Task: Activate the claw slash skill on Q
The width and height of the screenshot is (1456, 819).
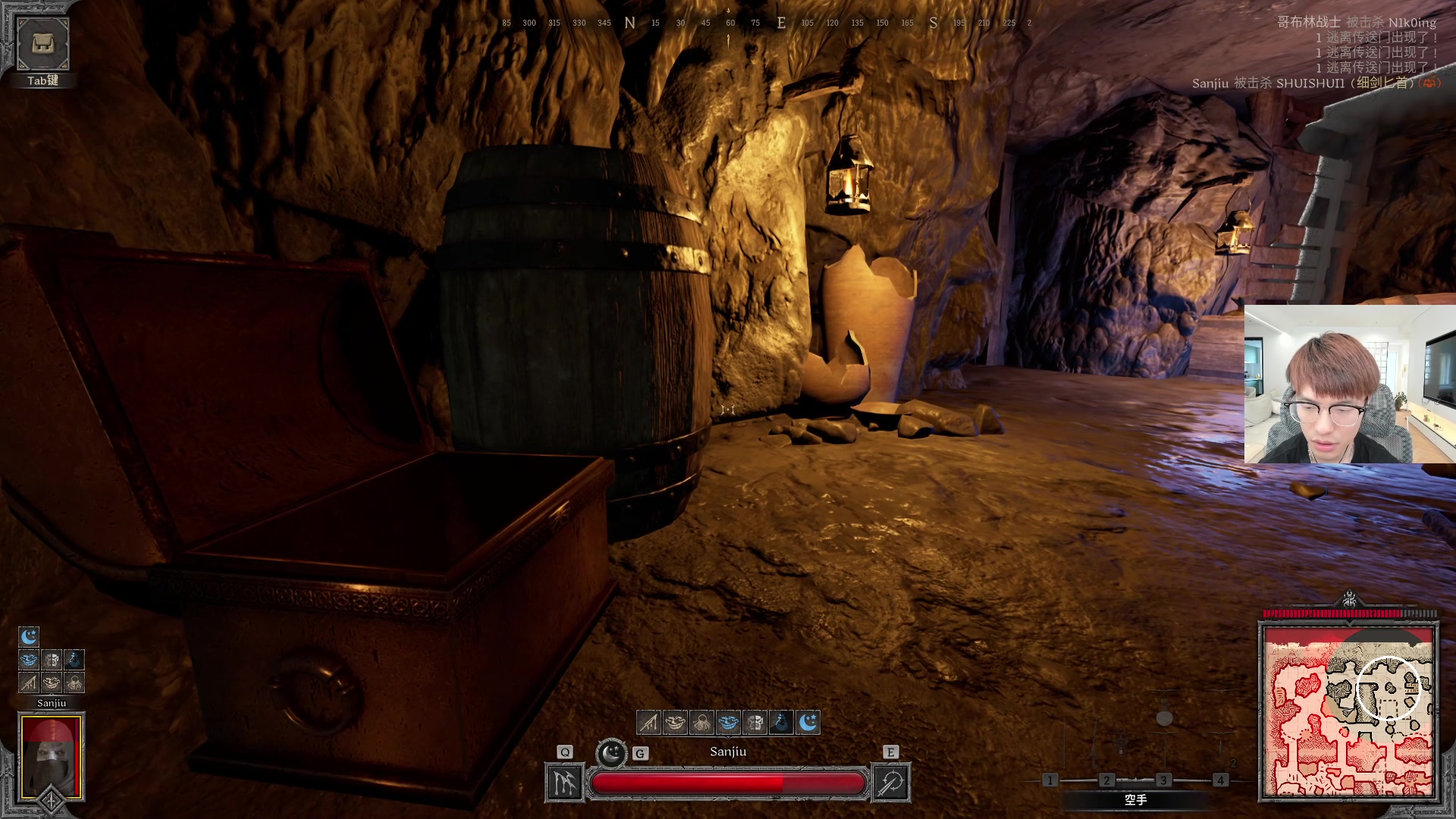Action: click(x=564, y=783)
